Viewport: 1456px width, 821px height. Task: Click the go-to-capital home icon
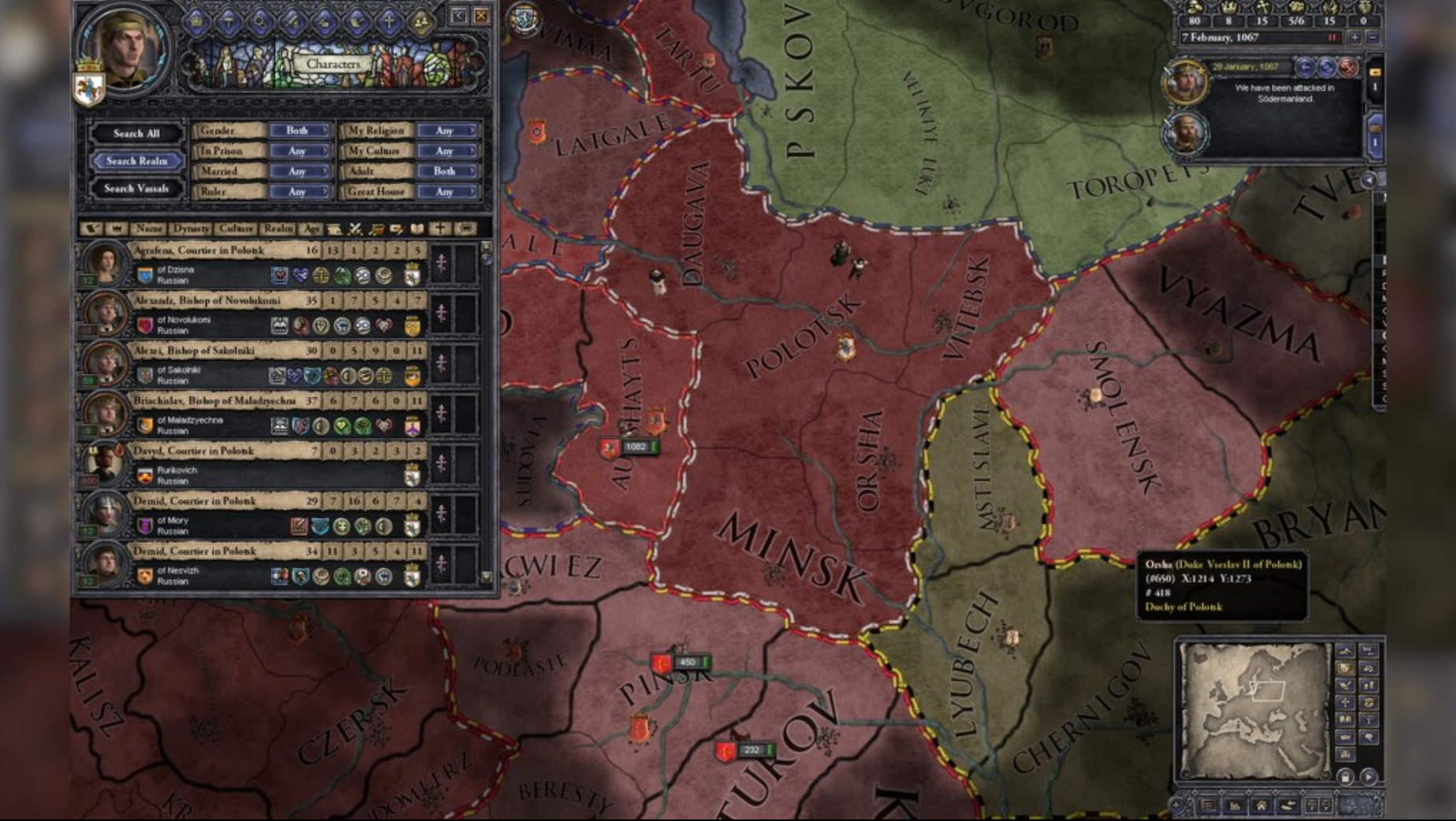click(1262, 806)
